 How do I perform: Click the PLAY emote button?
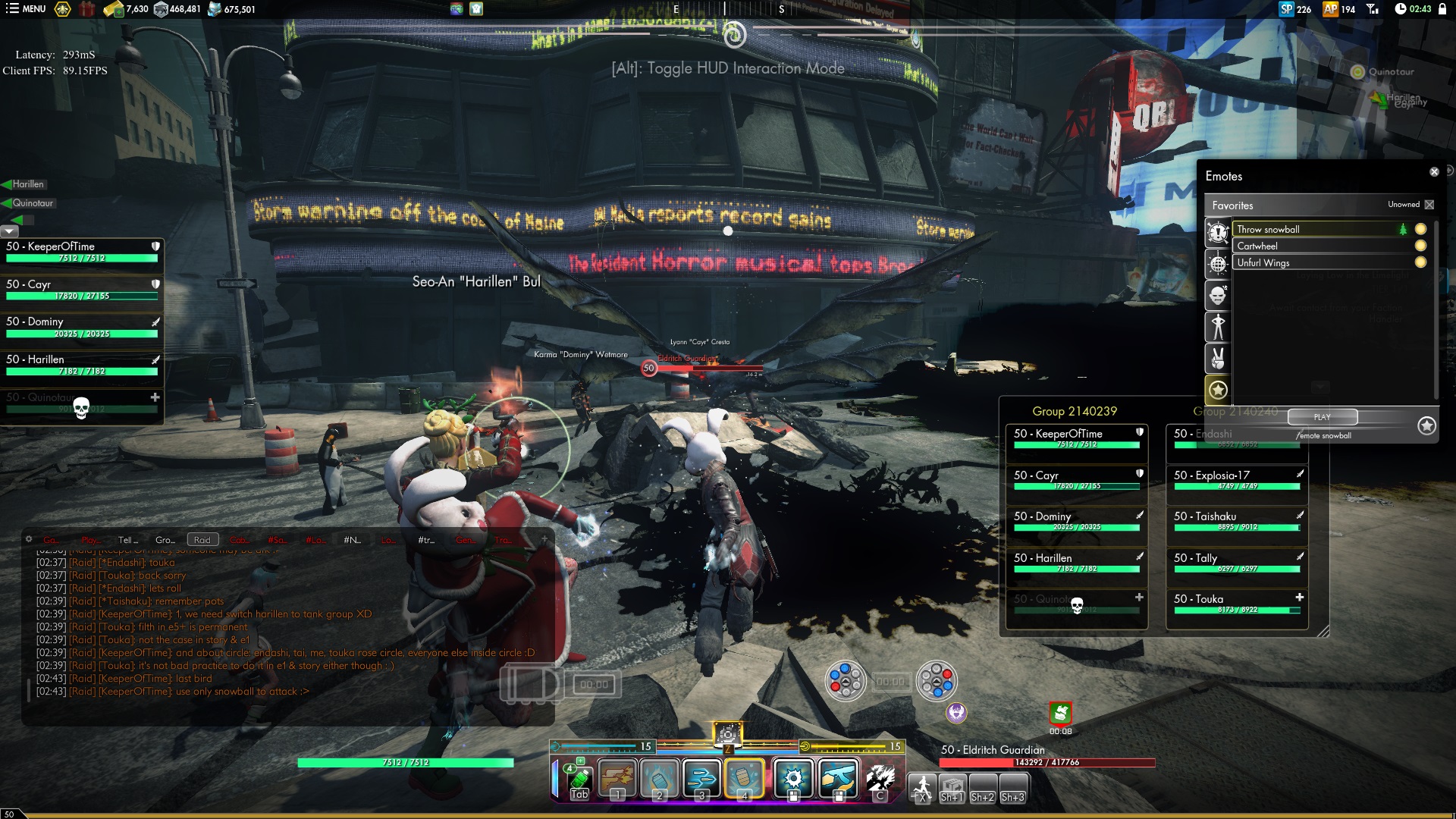(x=1322, y=417)
